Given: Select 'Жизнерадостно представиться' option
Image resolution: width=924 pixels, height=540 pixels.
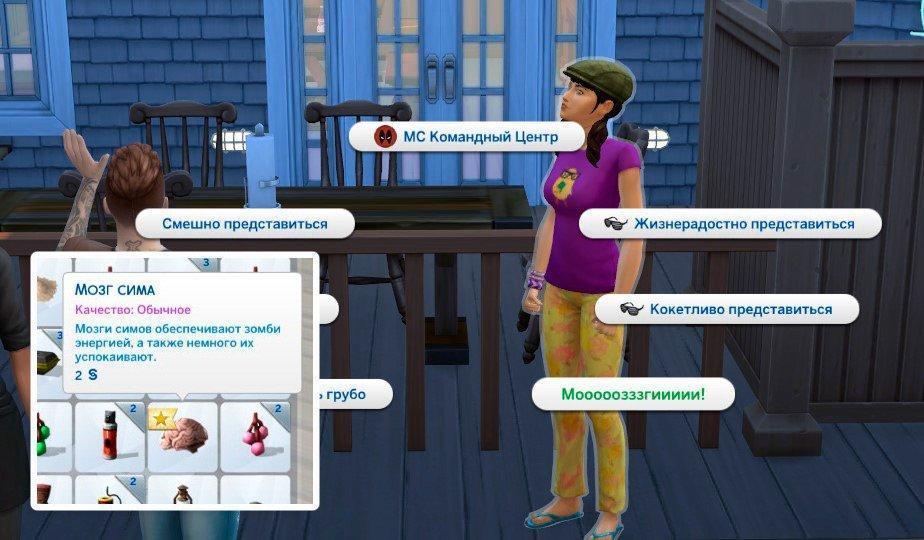Looking at the screenshot, I should pyautogui.click(x=730, y=224).
